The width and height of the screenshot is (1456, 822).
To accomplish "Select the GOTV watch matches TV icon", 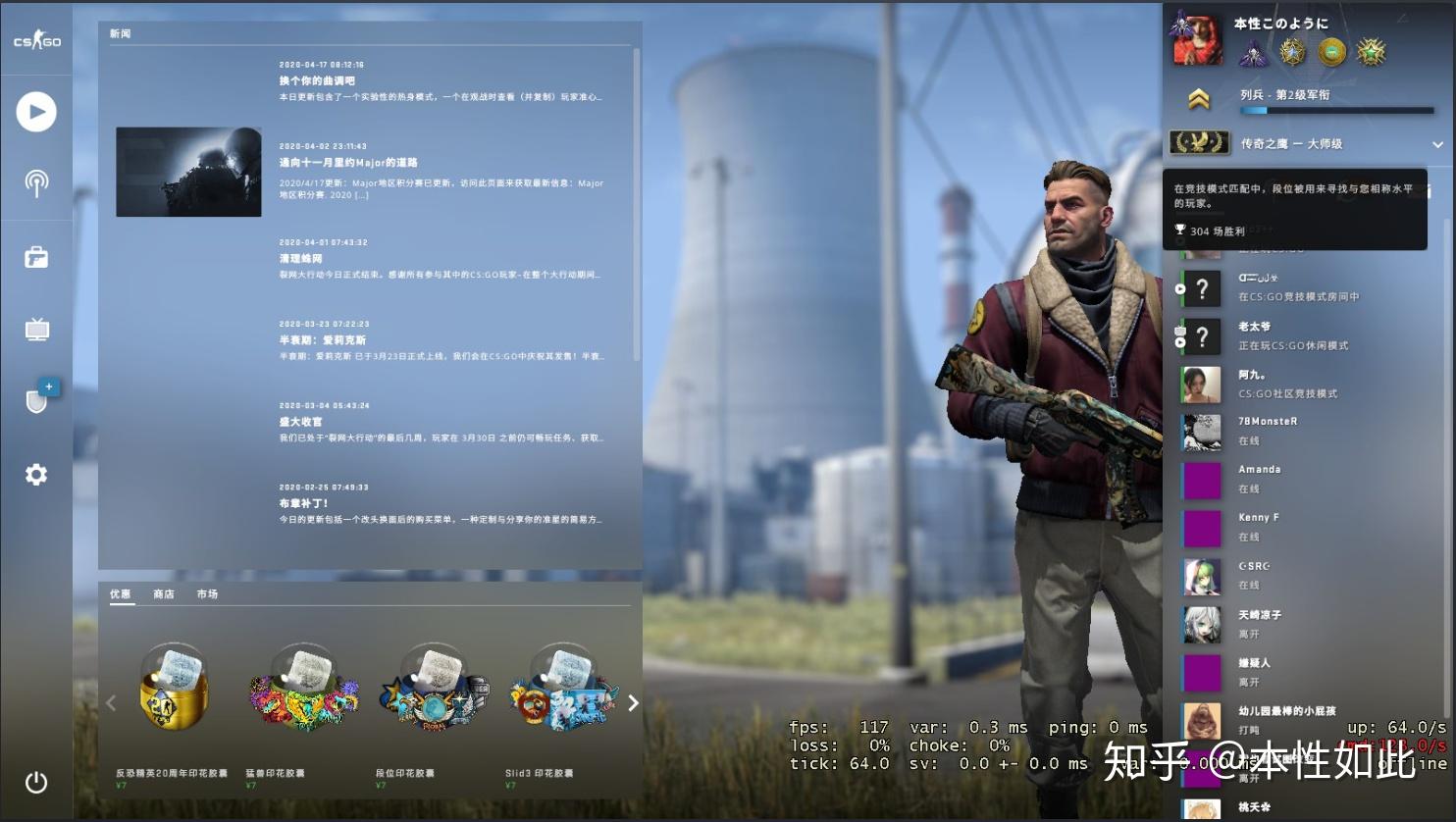I will pos(36,329).
